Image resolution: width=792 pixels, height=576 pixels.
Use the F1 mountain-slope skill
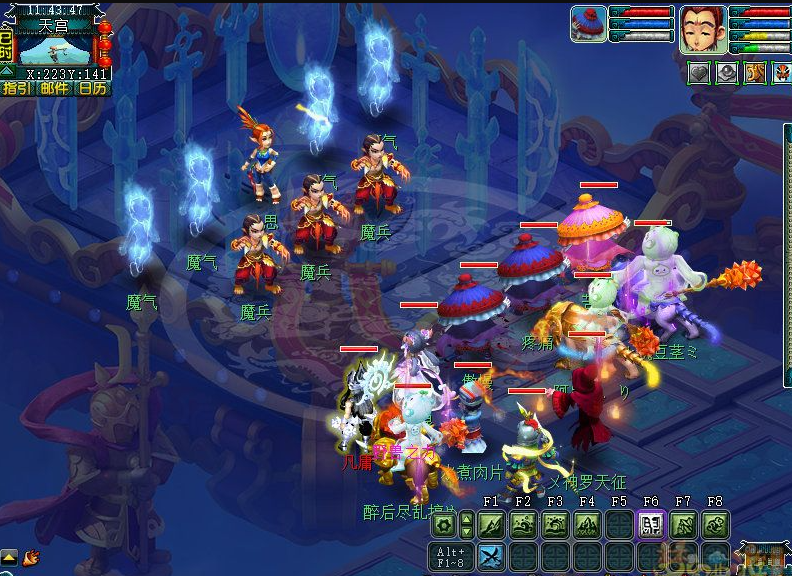(x=490, y=524)
